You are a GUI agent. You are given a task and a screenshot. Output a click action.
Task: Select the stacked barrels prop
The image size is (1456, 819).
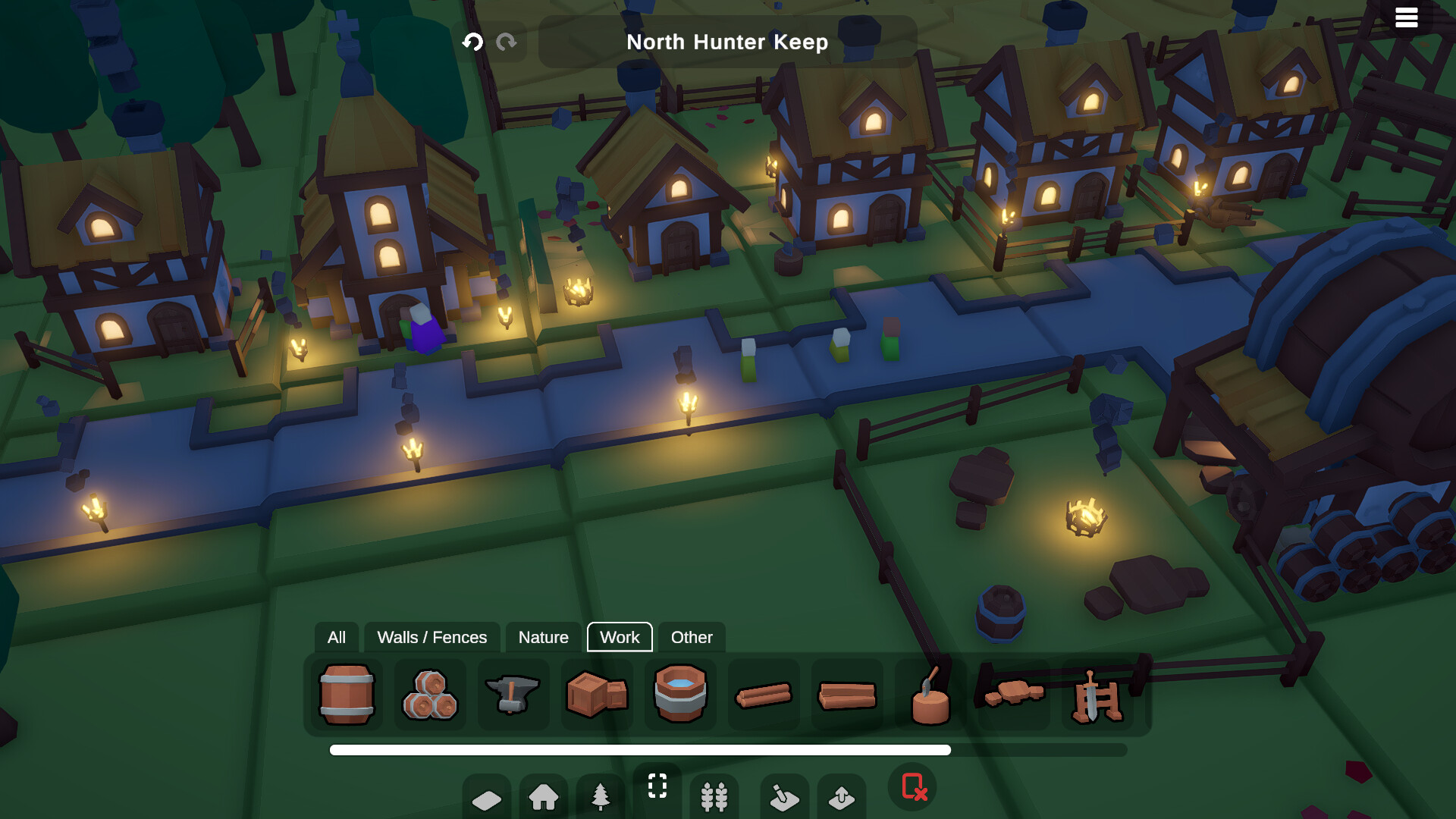(429, 695)
